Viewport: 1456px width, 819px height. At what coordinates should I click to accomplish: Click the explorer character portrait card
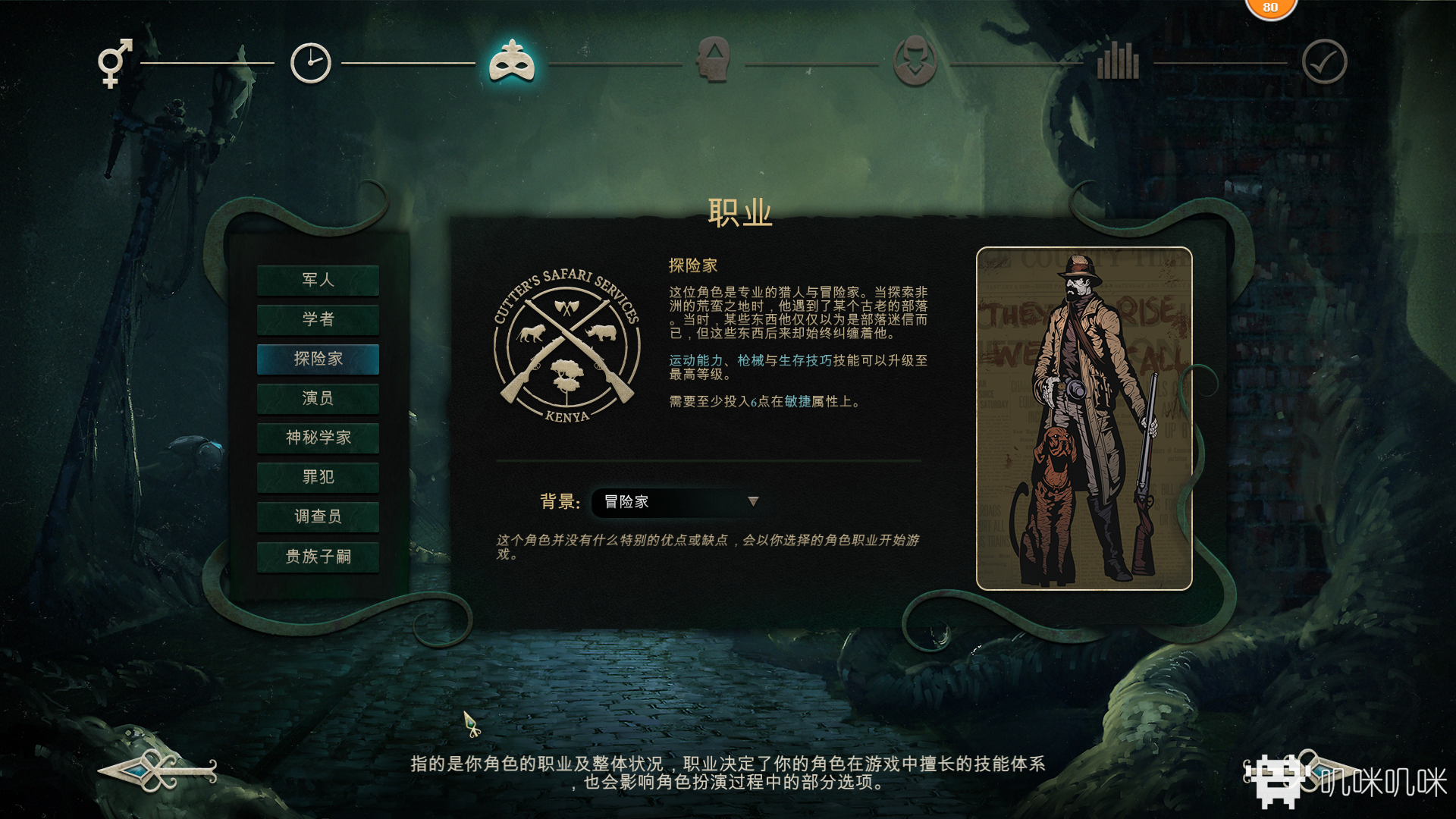(x=1084, y=419)
